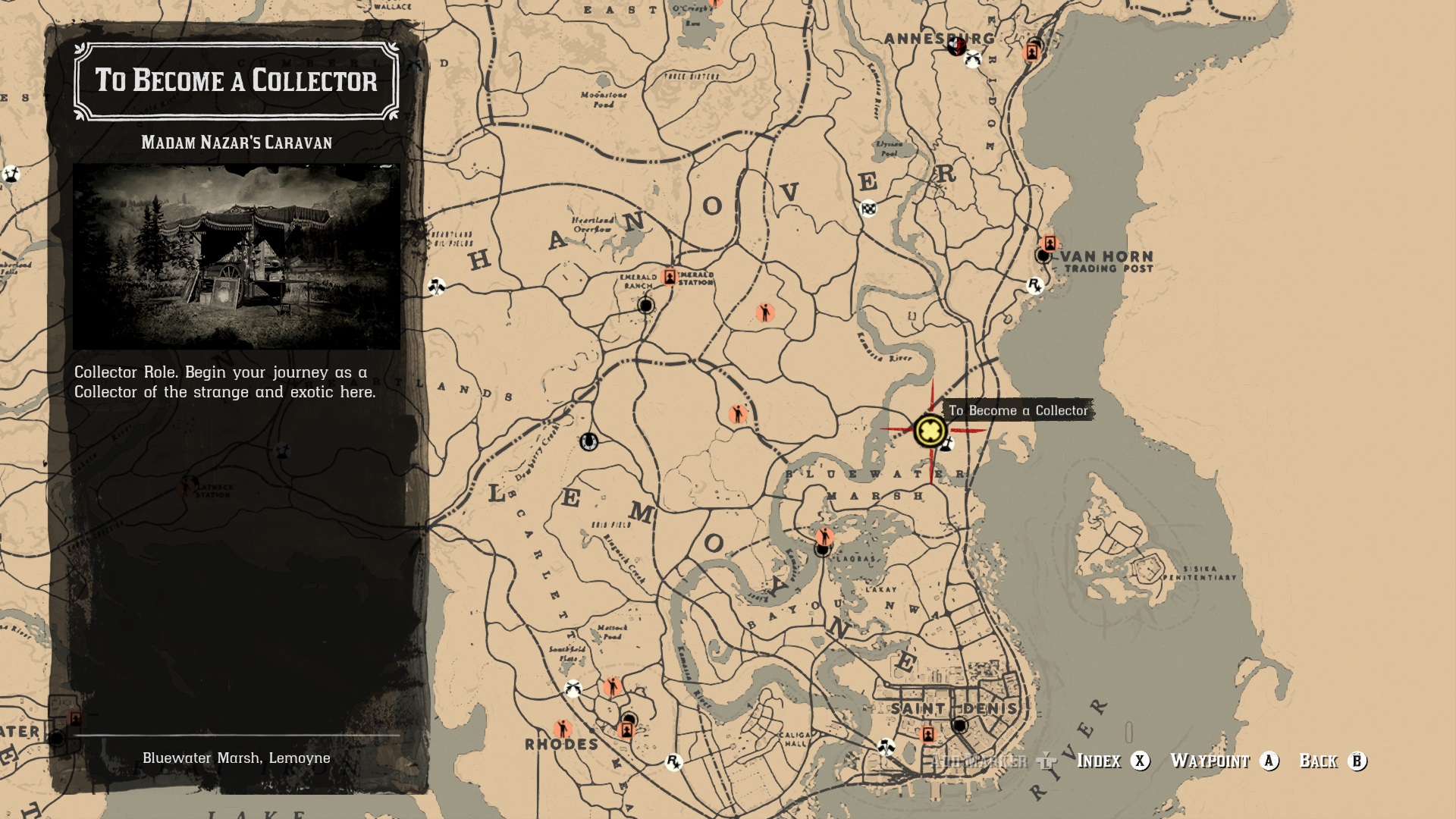This screenshot has height=819, width=1456.
Task: Pick the crossed-revolvers marker north of Rhodes
Action: click(573, 689)
